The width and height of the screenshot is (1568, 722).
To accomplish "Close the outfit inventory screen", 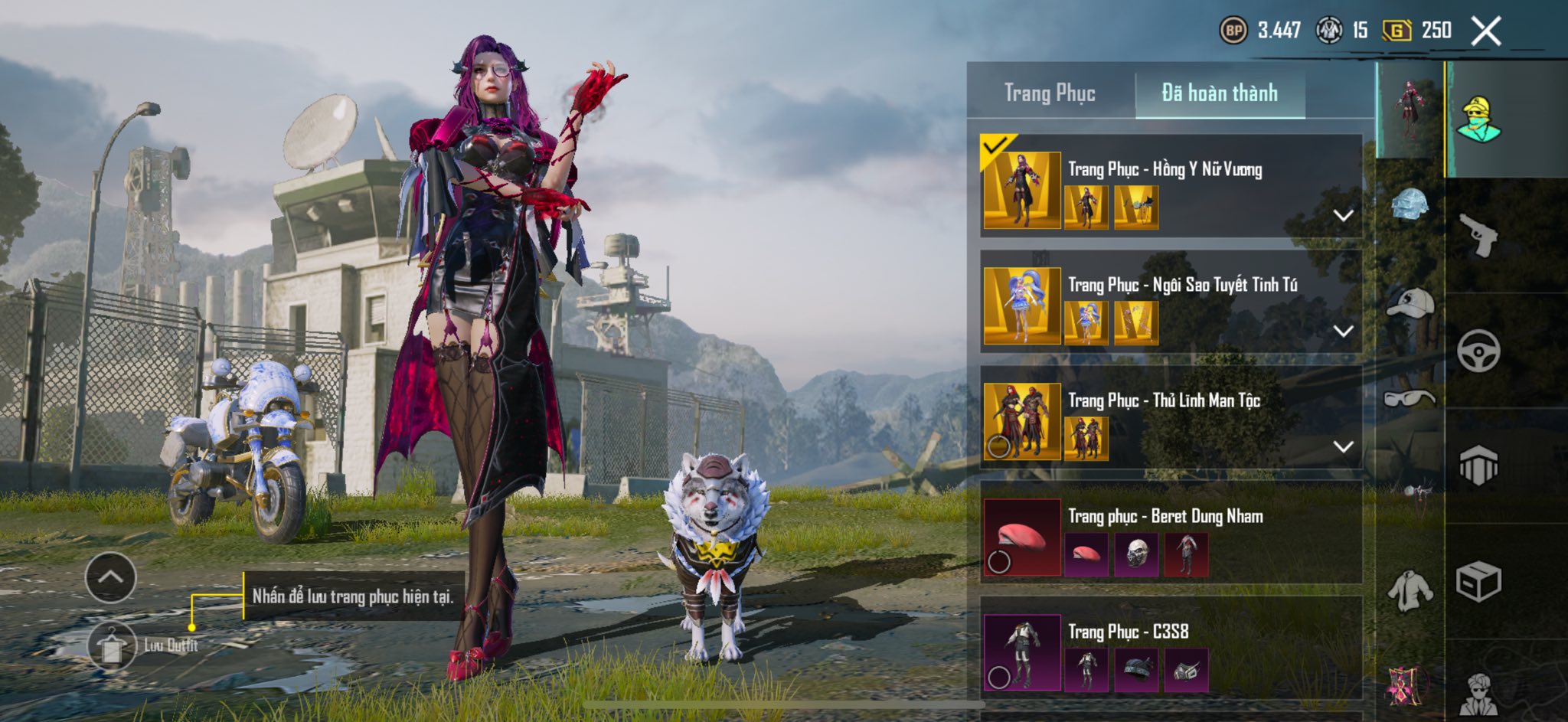I will (x=1485, y=31).
